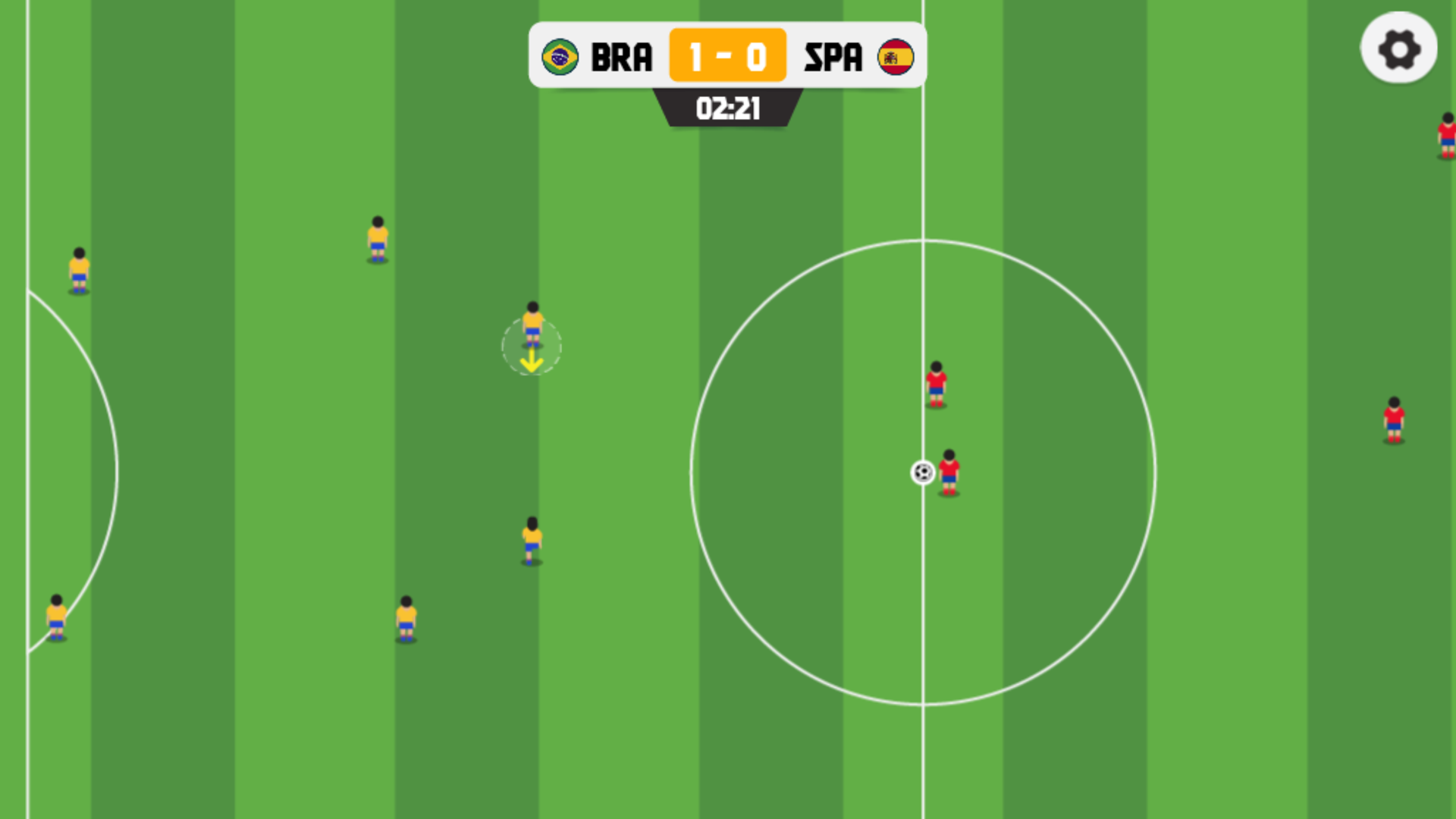
Task: Click the Brazil player at lower center field
Action: (406, 618)
